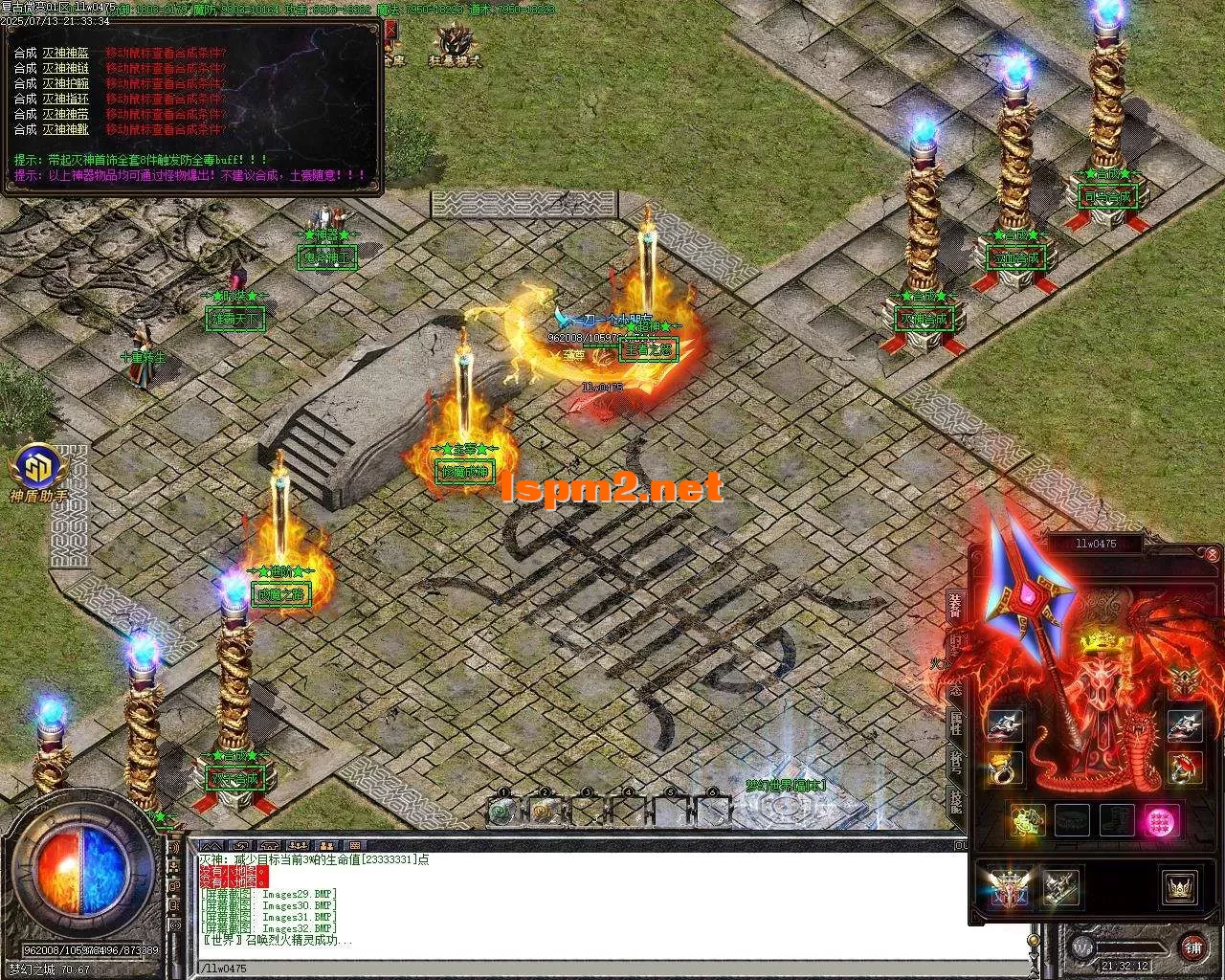This screenshot has height=980, width=1225.
Task: Close the synthesis dialog with red X
Action: coord(390,31)
